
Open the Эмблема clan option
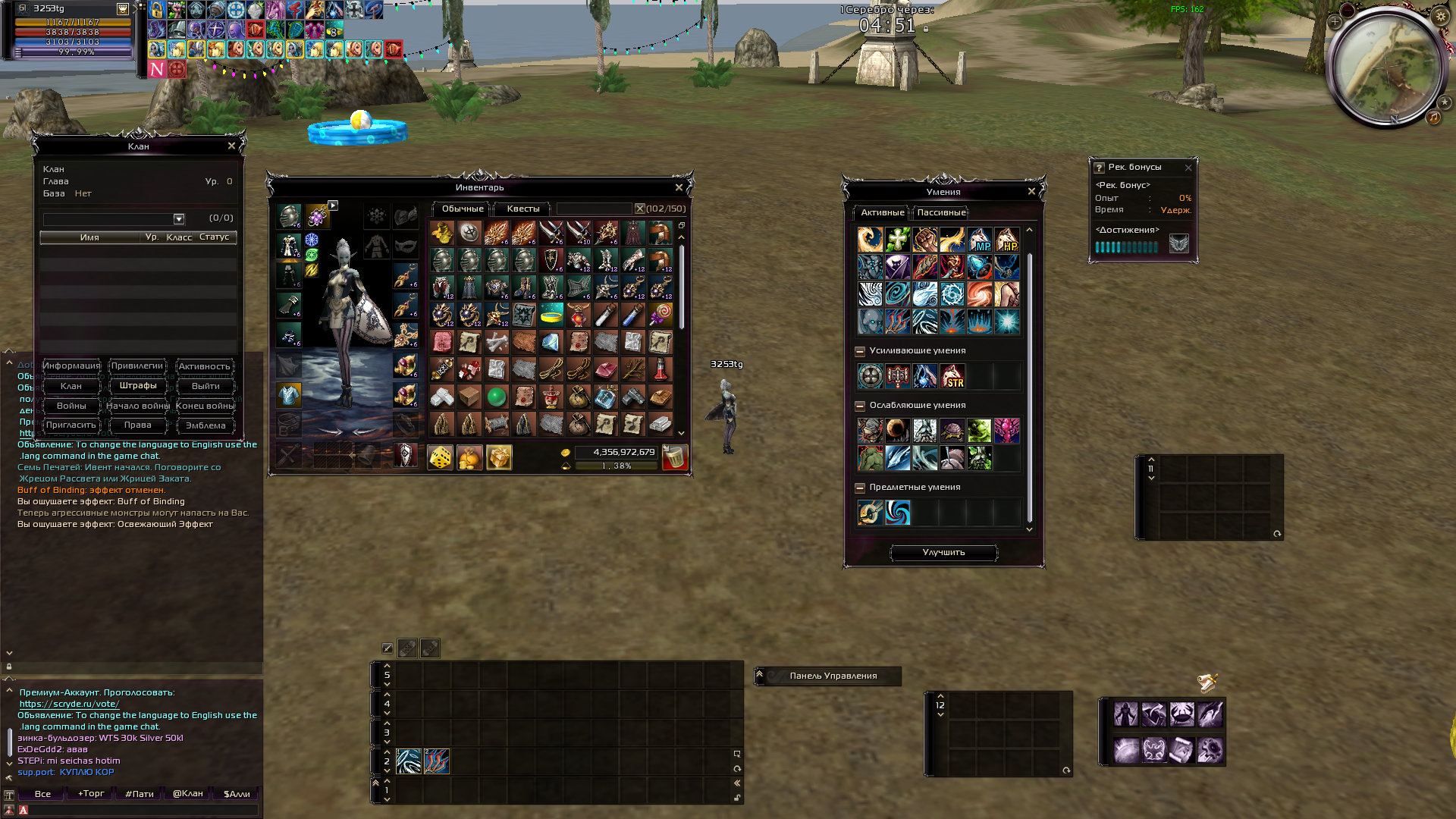point(206,425)
